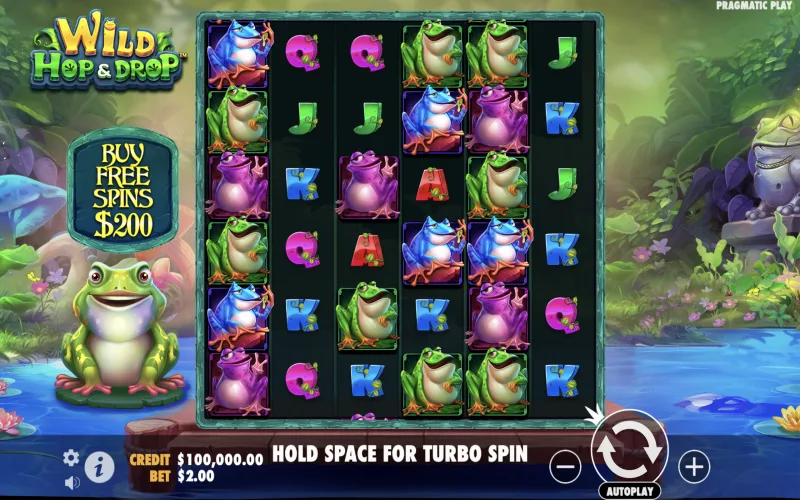
Task: Buy free spins for $200
Action: [122, 190]
